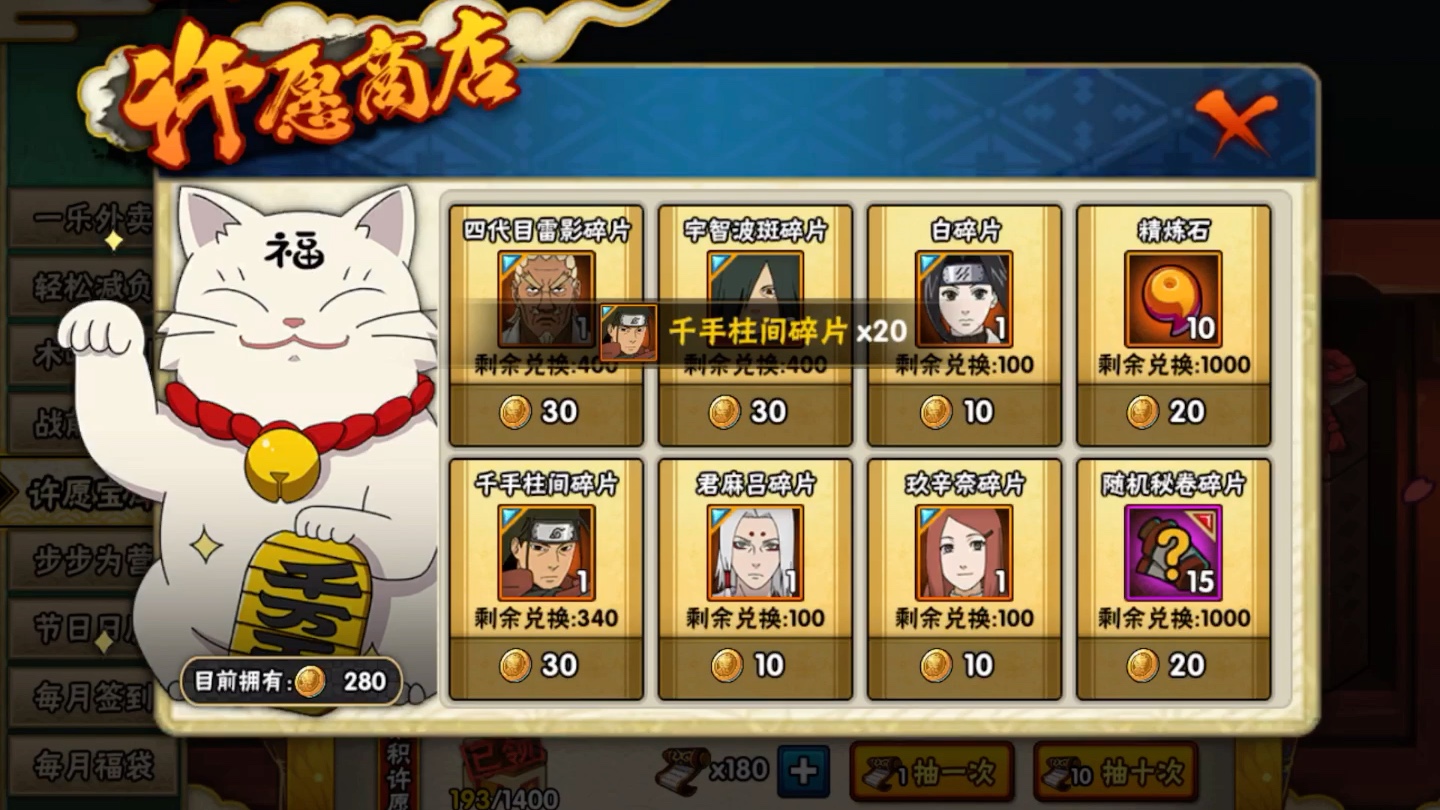
Task: Click the 四代目雷影 character portrait
Action: [545, 300]
